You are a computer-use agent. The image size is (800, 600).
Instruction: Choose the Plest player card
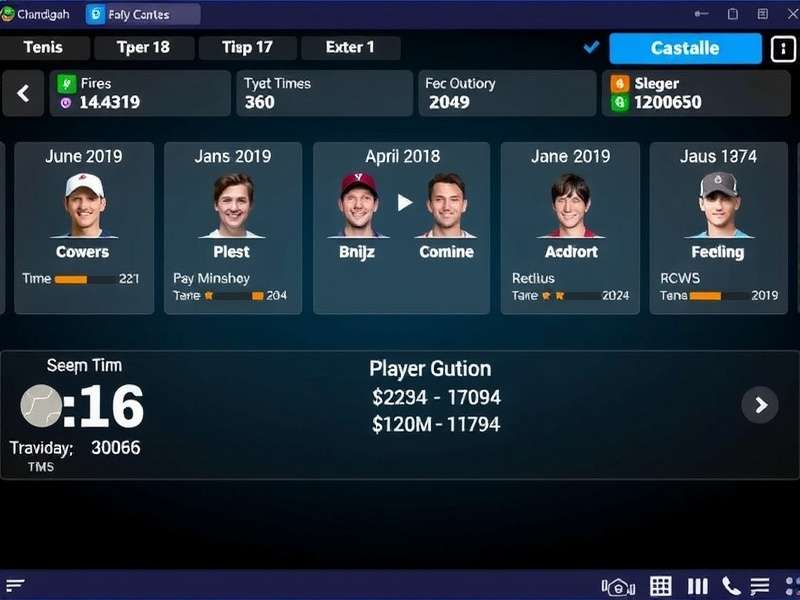click(232, 228)
